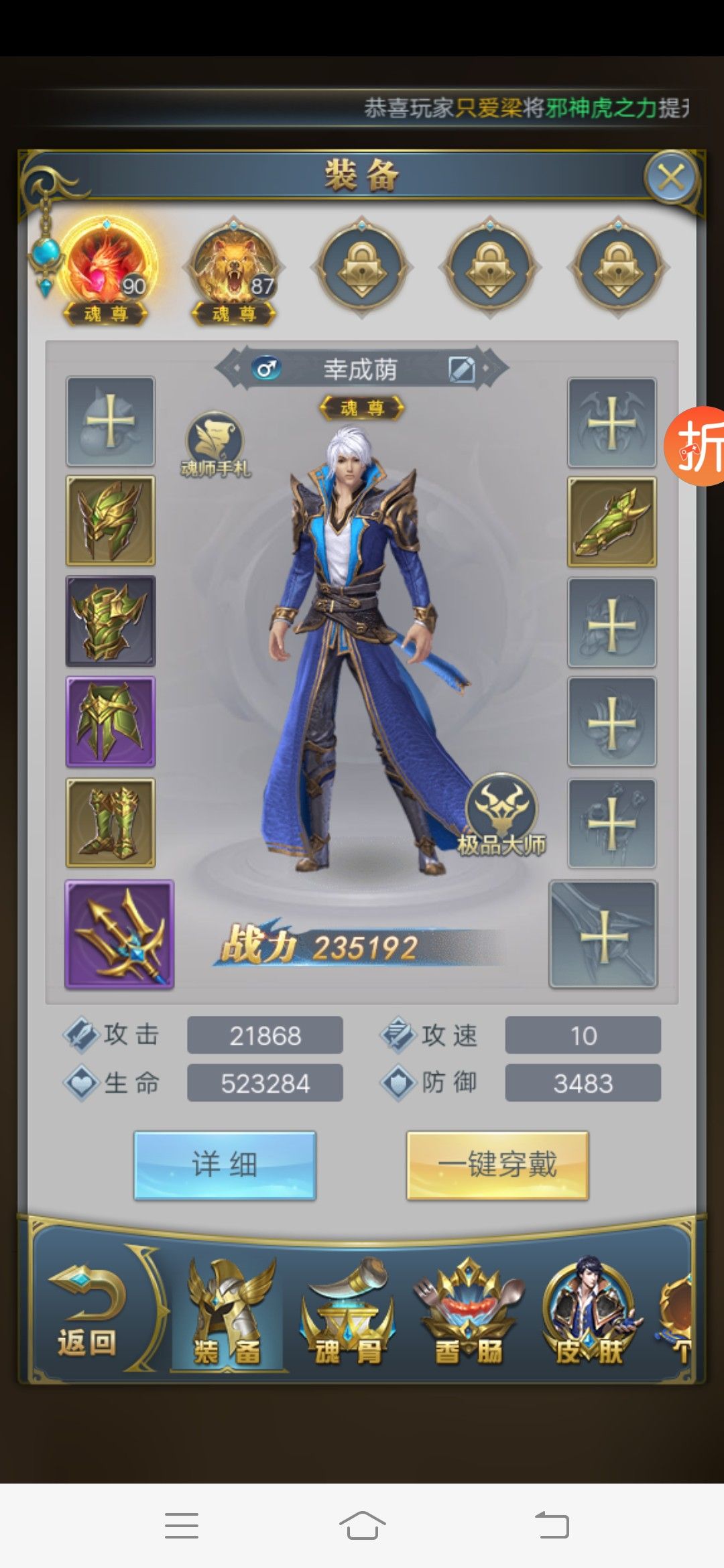This screenshot has height=1568, width=724.
Task: Switch to the 魂骨 soul bone tab
Action: 349,1313
